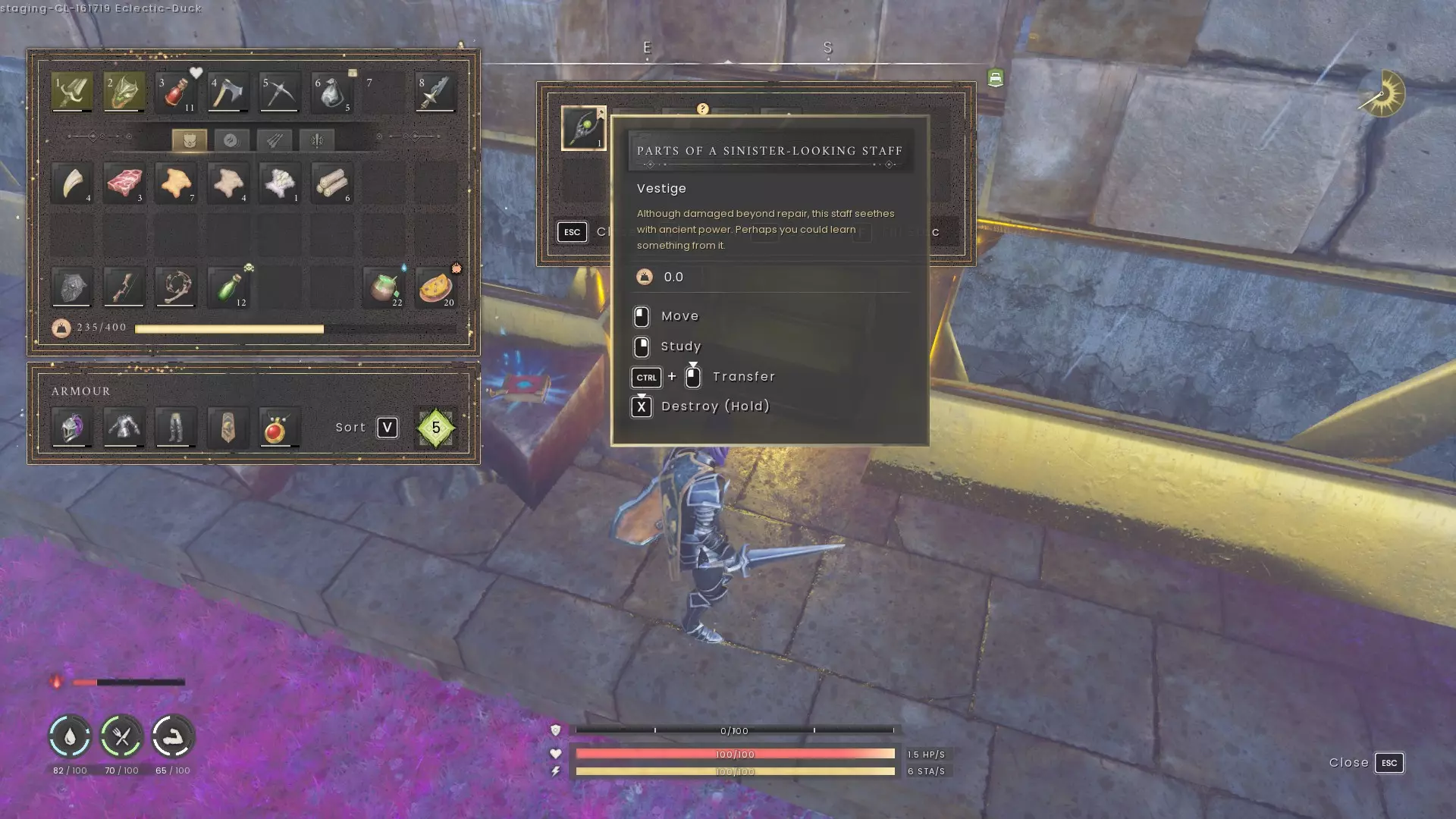Viewport: 1456px width, 819px height.
Task: Select the red health potion hotbar slot
Action: pyautogui.click(x=176, y=93)
